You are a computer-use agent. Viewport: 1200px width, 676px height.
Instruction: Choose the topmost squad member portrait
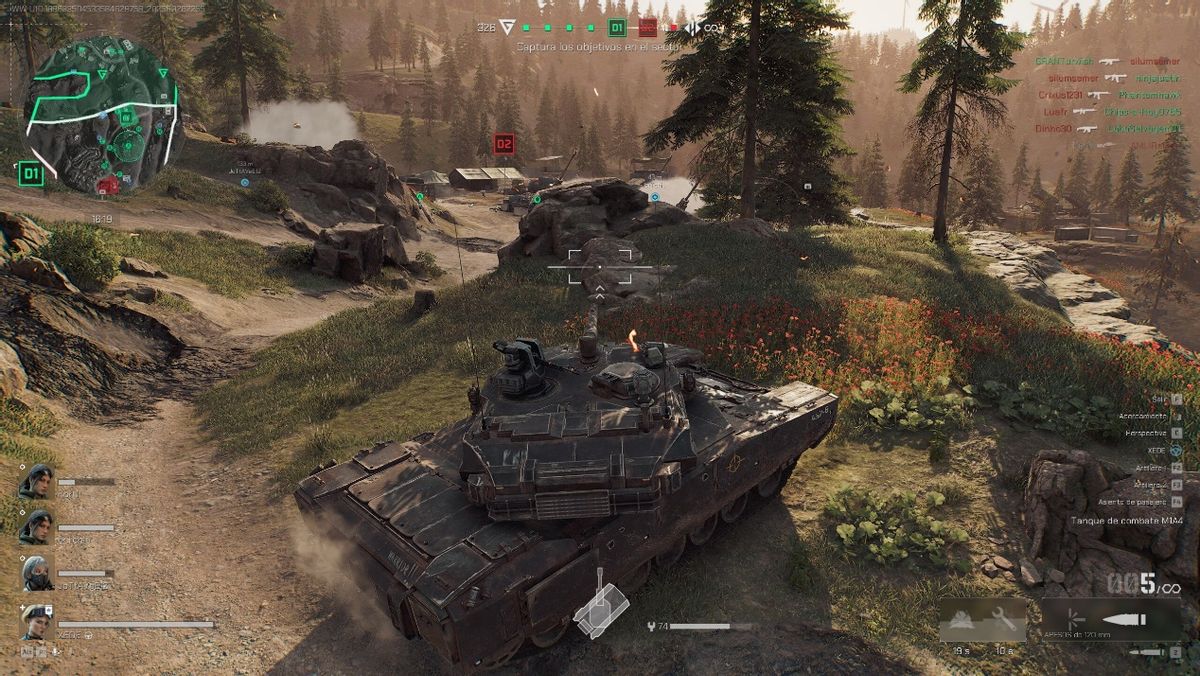(36, 482)
